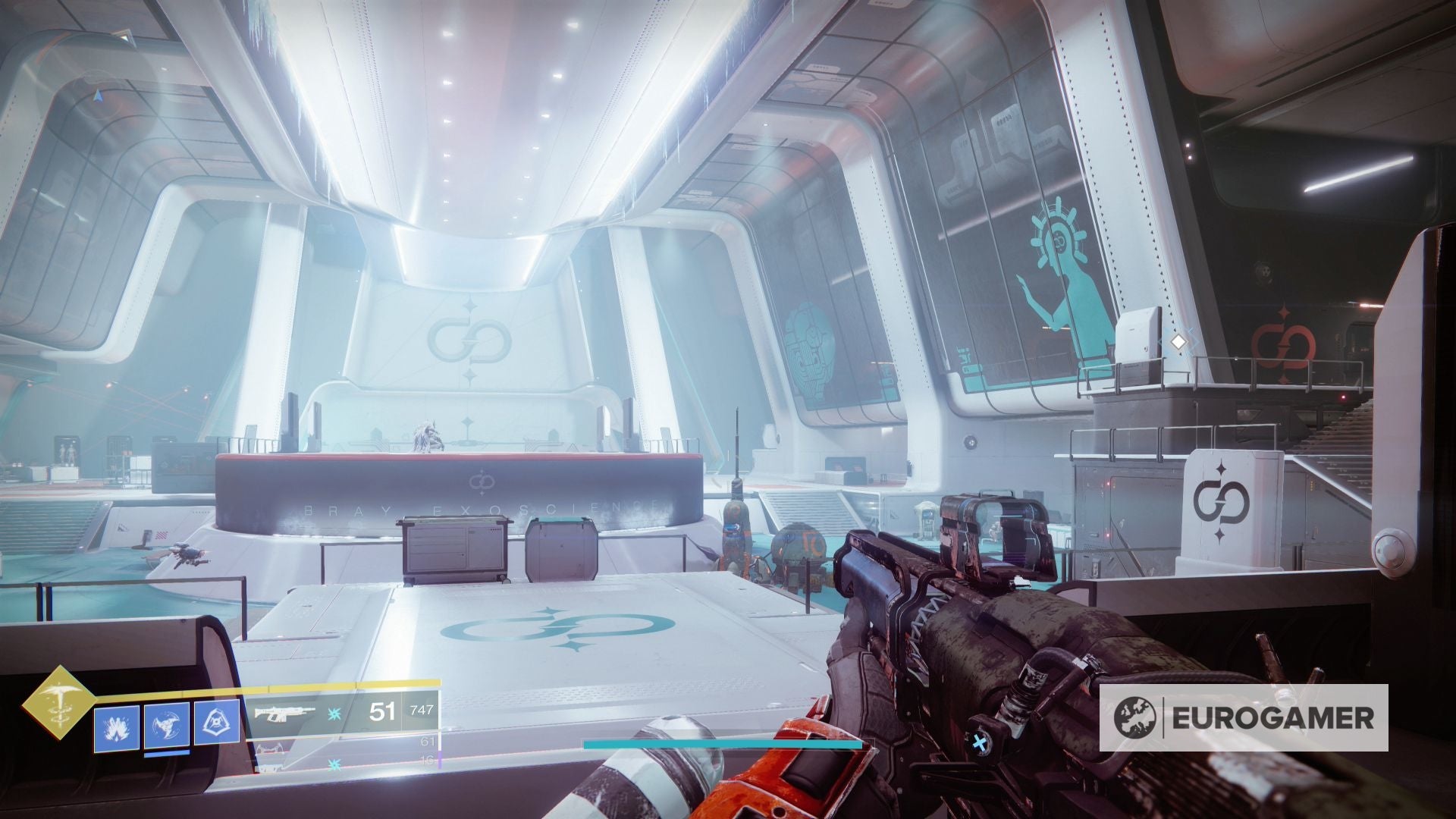
Task: Click the ammo counter showing 51
Action: click(x=383, y=711)
